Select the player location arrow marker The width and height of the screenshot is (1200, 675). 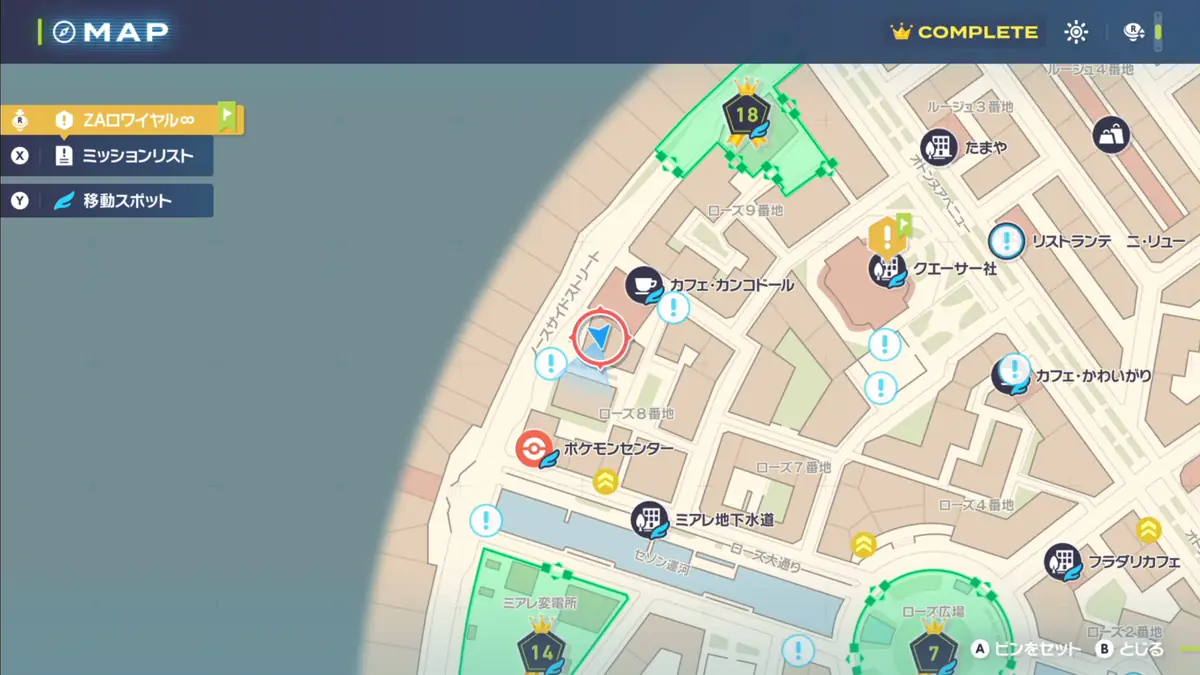tap(600, 337)
